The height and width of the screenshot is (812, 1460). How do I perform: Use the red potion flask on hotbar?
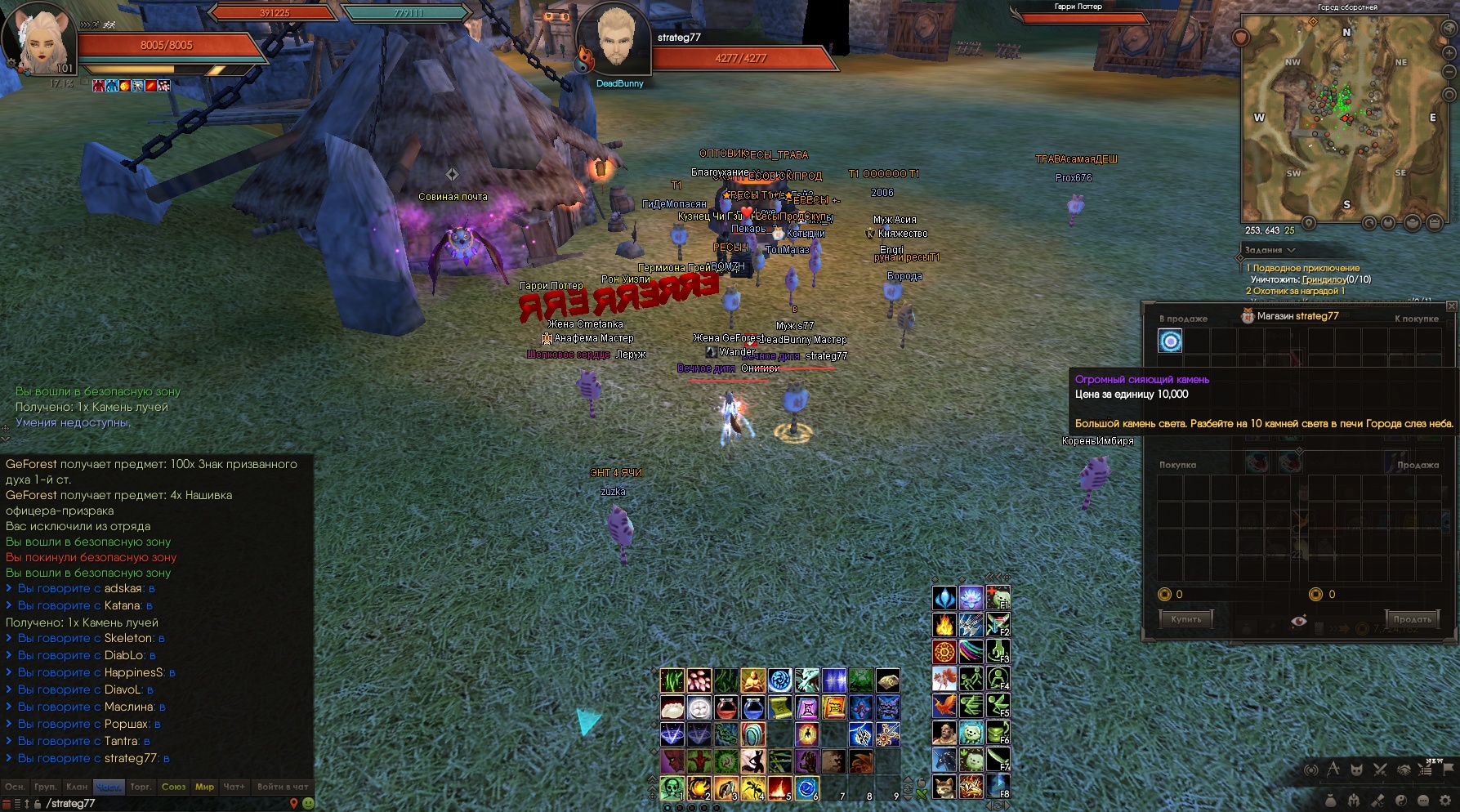(x=726, y=707)
